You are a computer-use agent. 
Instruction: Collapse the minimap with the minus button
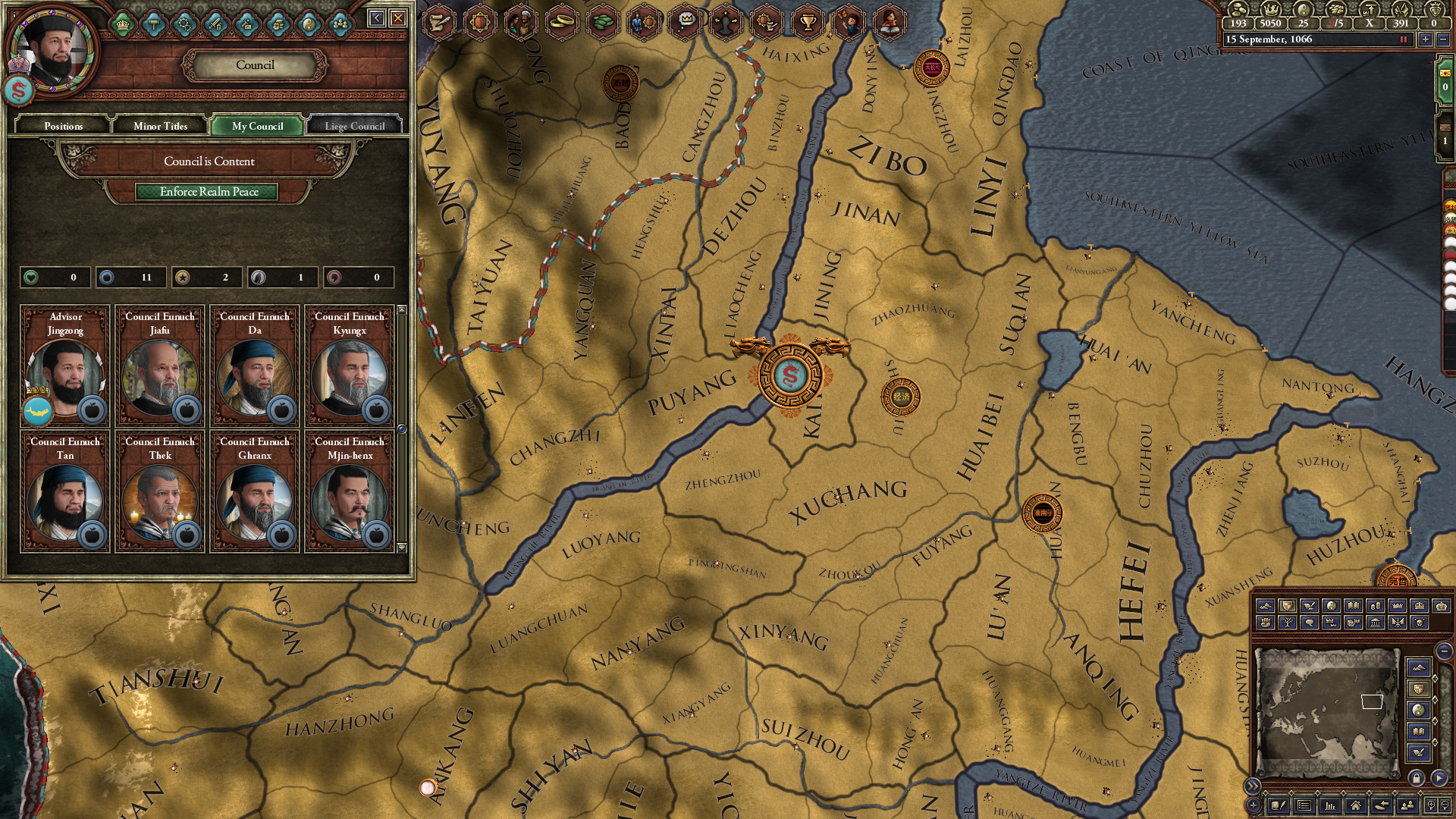coord(1443,651)
